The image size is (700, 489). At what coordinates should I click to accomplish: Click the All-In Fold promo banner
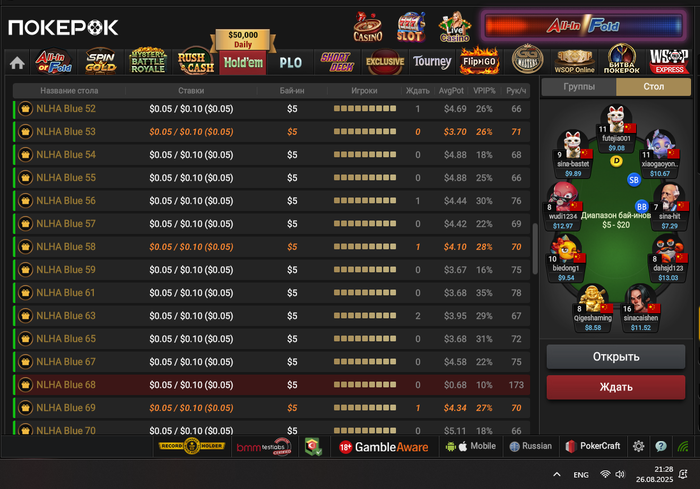pyautogui.click(x=583, y=27)
